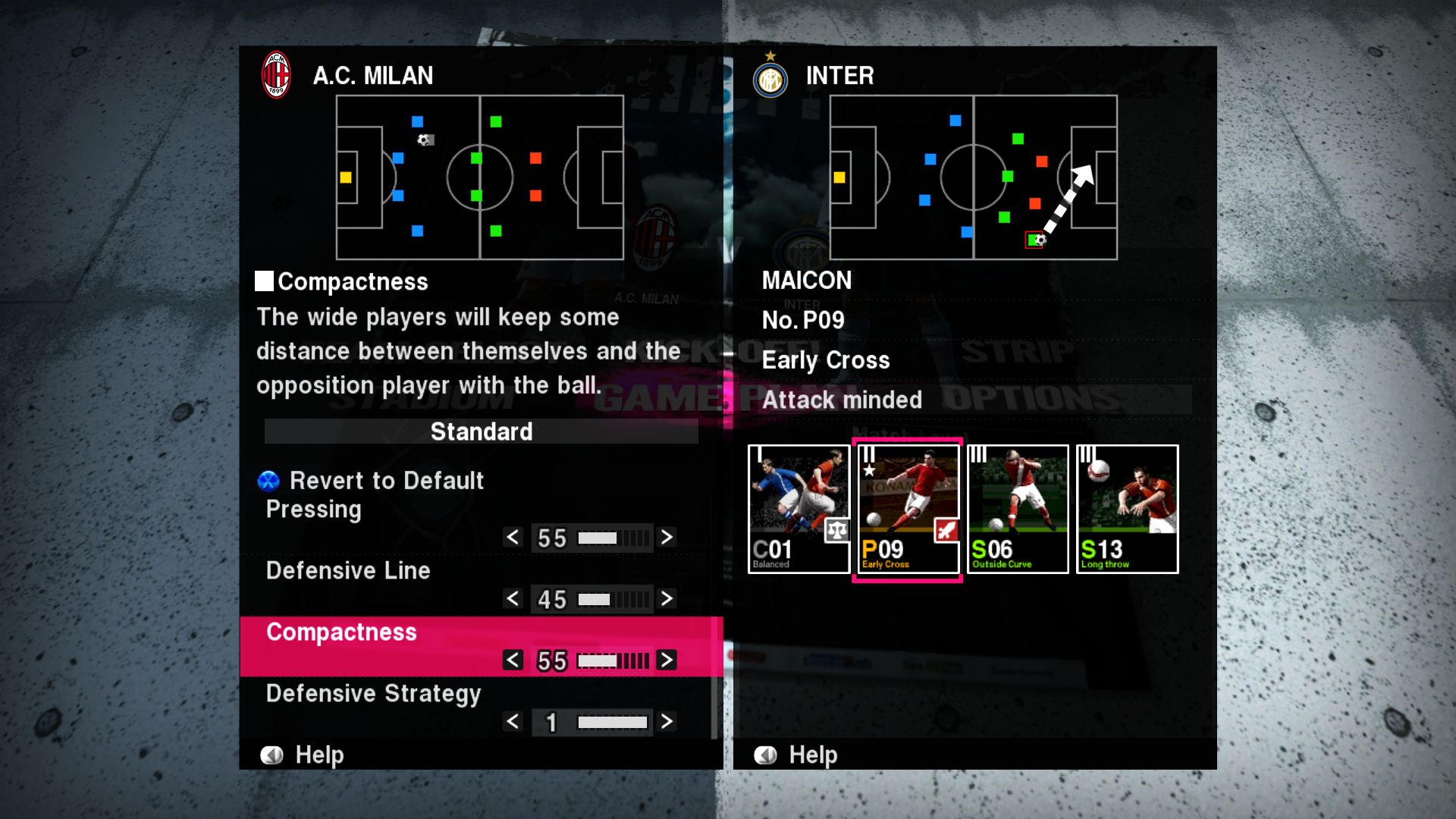The width and height of the screenshot is (1456, 819).
Task: Select the S13 Long throw card
Action: click(1128, 509)
